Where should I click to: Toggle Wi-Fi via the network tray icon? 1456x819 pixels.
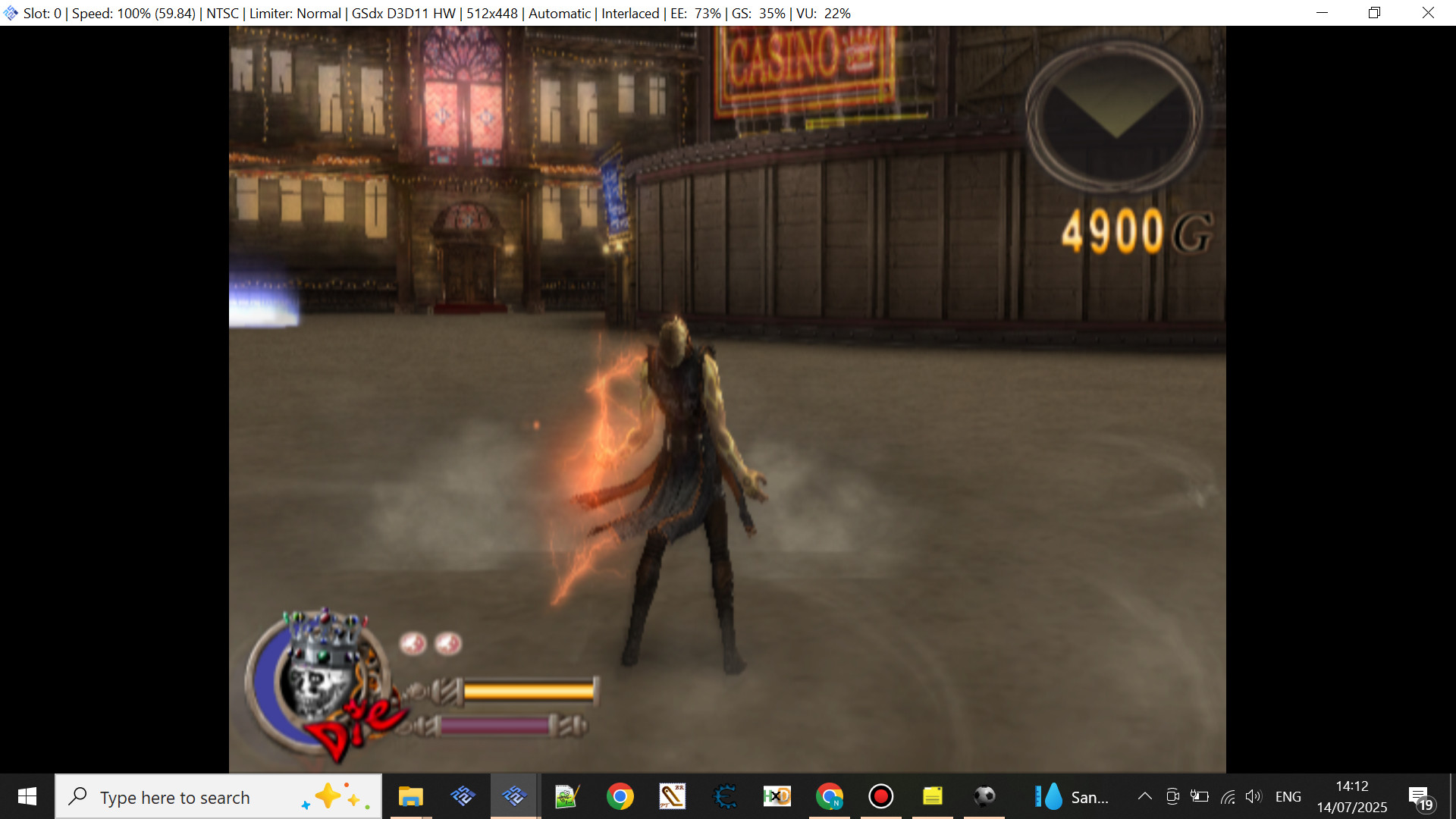(x=1228, y=796)
